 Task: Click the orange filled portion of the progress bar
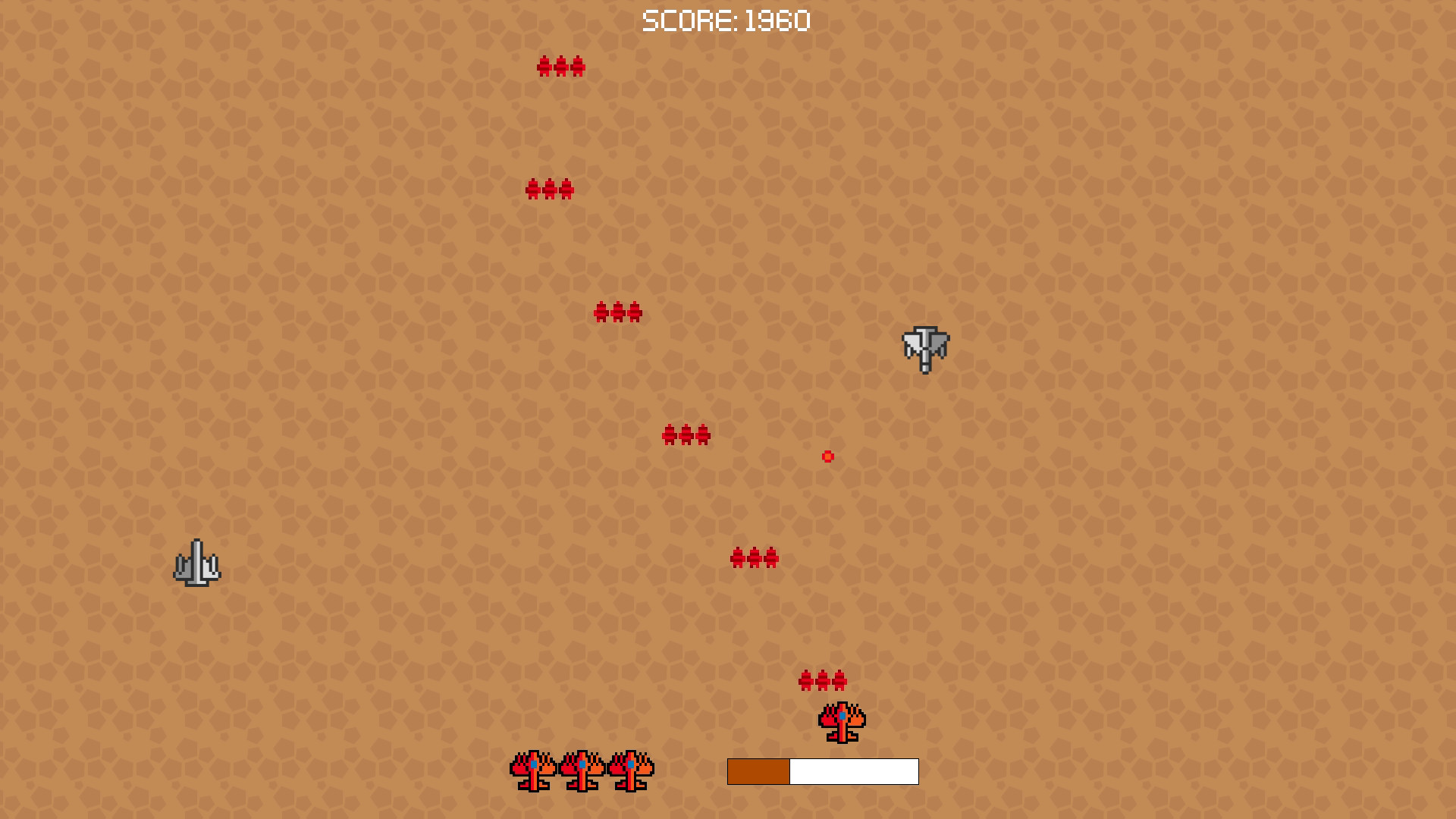coord(758,770)
